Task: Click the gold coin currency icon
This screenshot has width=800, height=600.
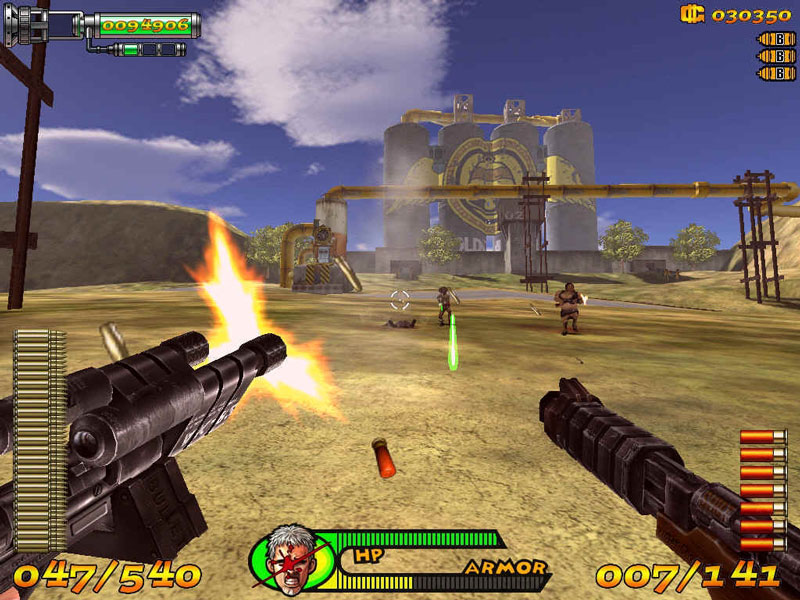Action: pyautogui.click(x=692, y=14)
